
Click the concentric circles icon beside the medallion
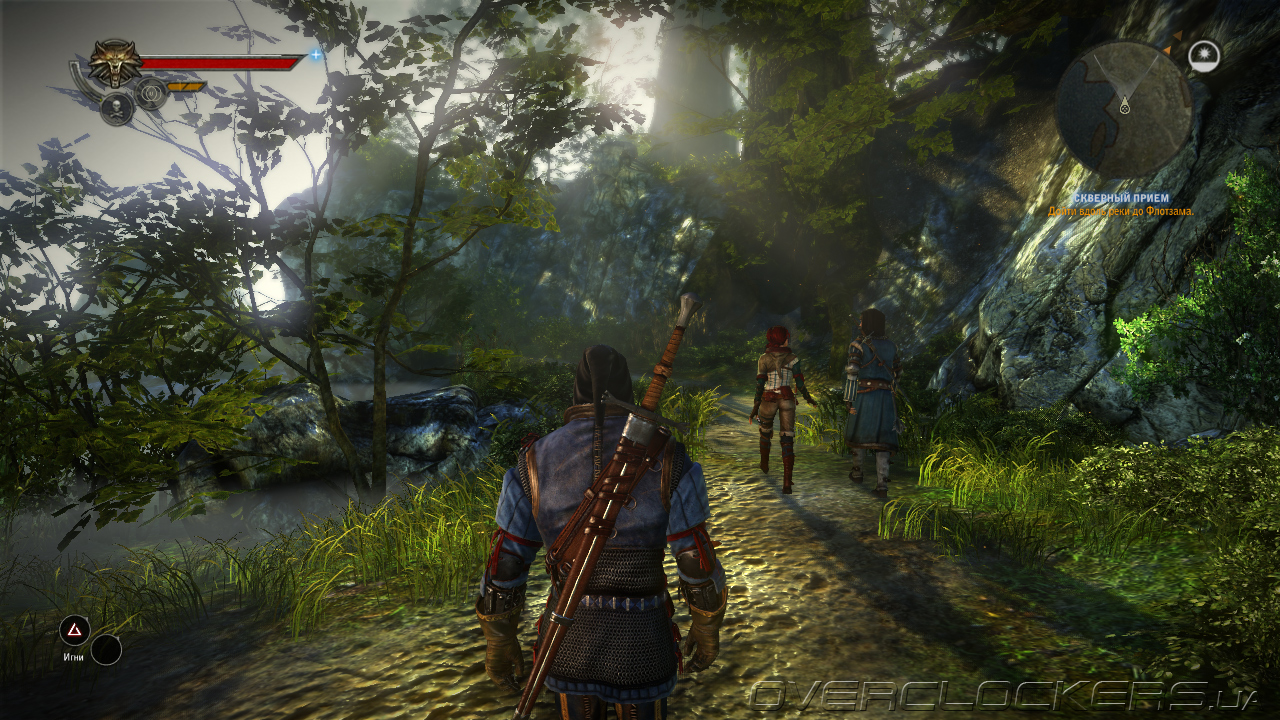[x=151, y=93]
